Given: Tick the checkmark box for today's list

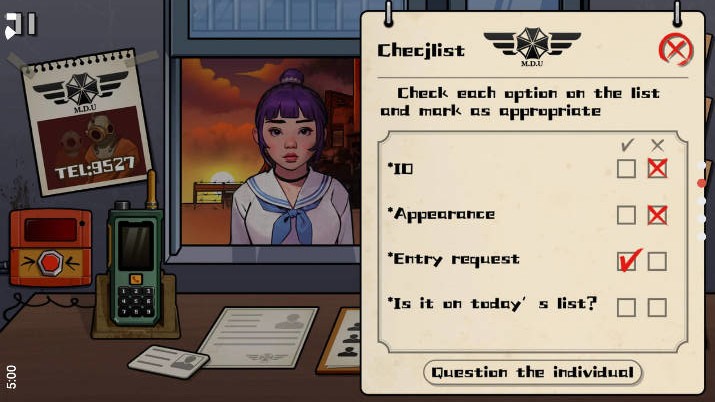Looking at the screenshot, I should [x=626, y=307].
